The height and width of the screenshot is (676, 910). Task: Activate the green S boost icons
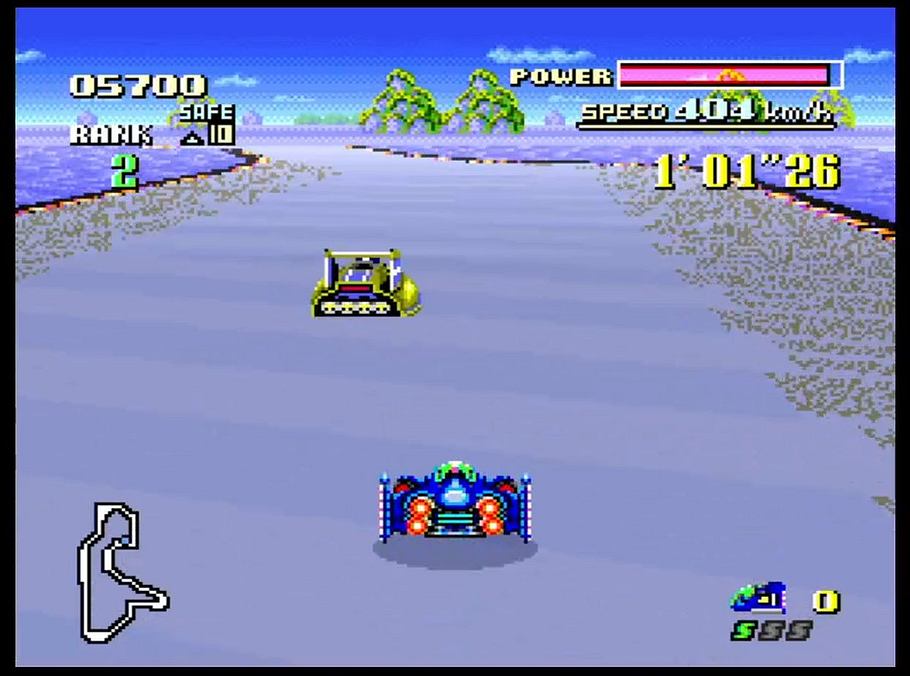point(771,631)
